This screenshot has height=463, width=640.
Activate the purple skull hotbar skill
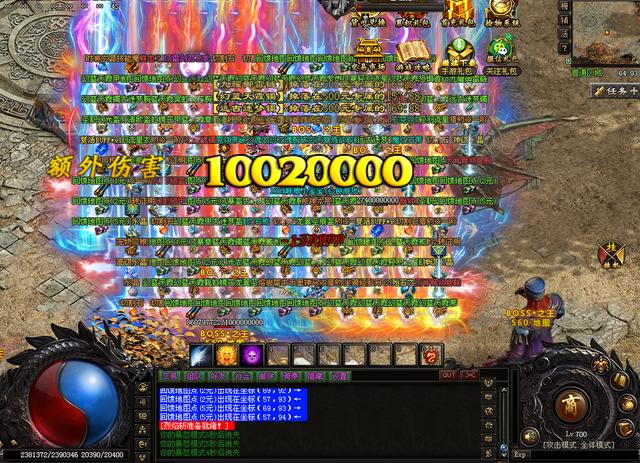[x=251, y=355]
